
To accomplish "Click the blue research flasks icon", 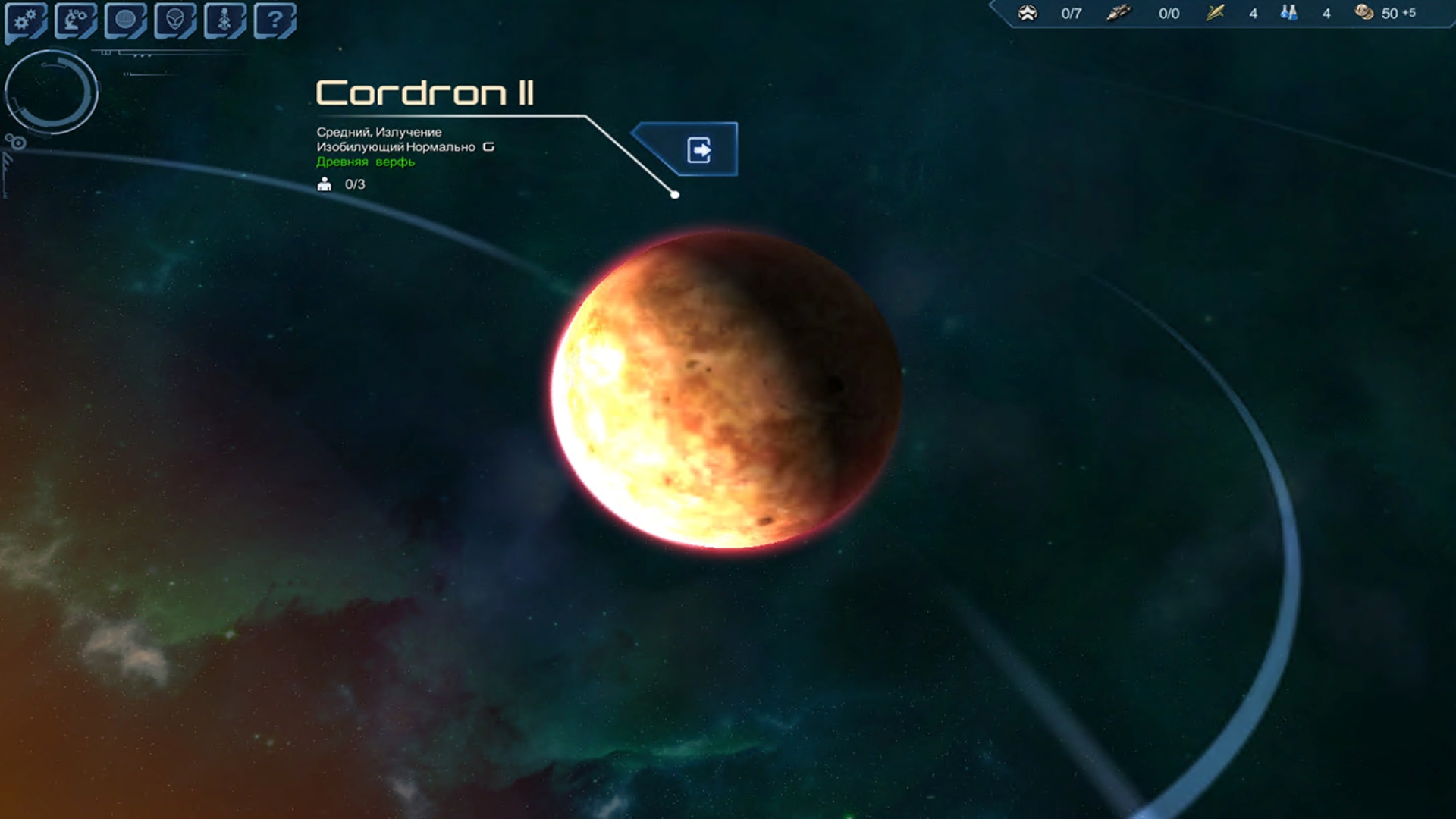I will tap(1288, 13).
